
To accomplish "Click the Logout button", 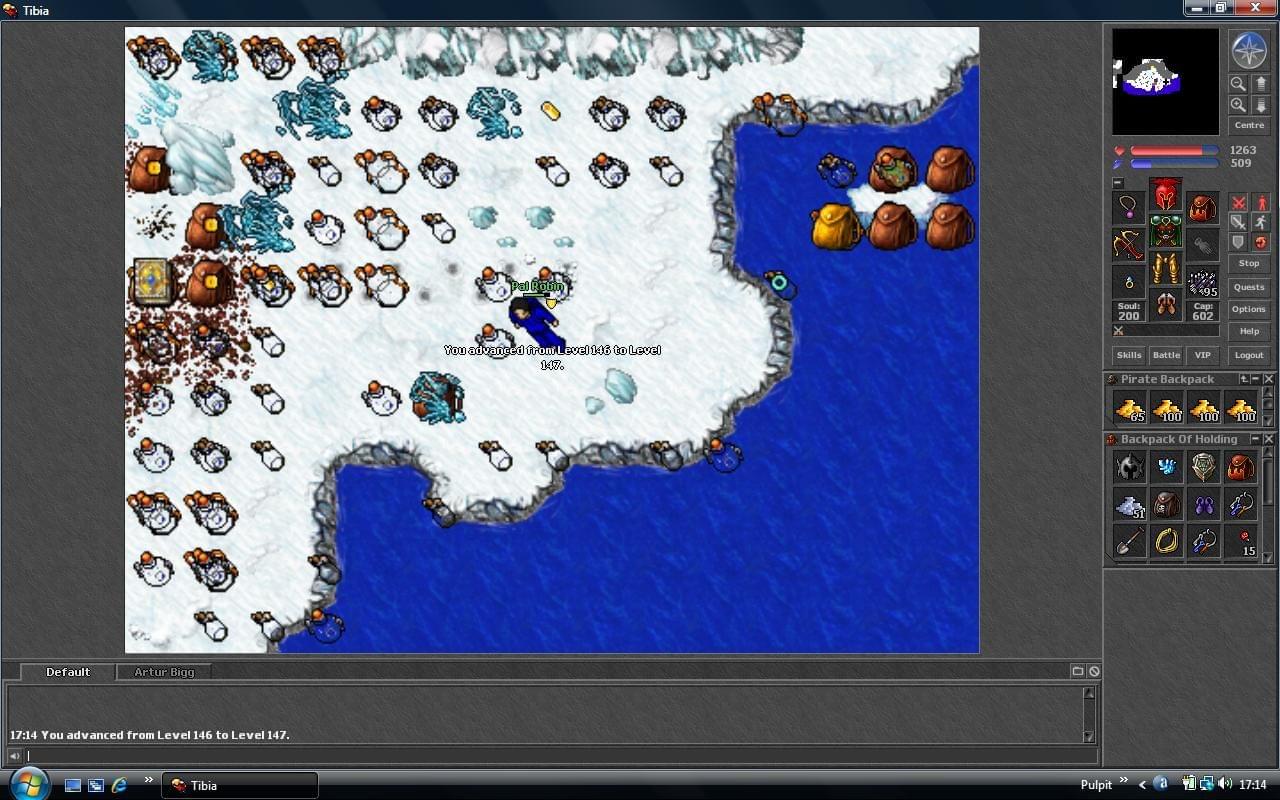I will tap(1249, 355).
